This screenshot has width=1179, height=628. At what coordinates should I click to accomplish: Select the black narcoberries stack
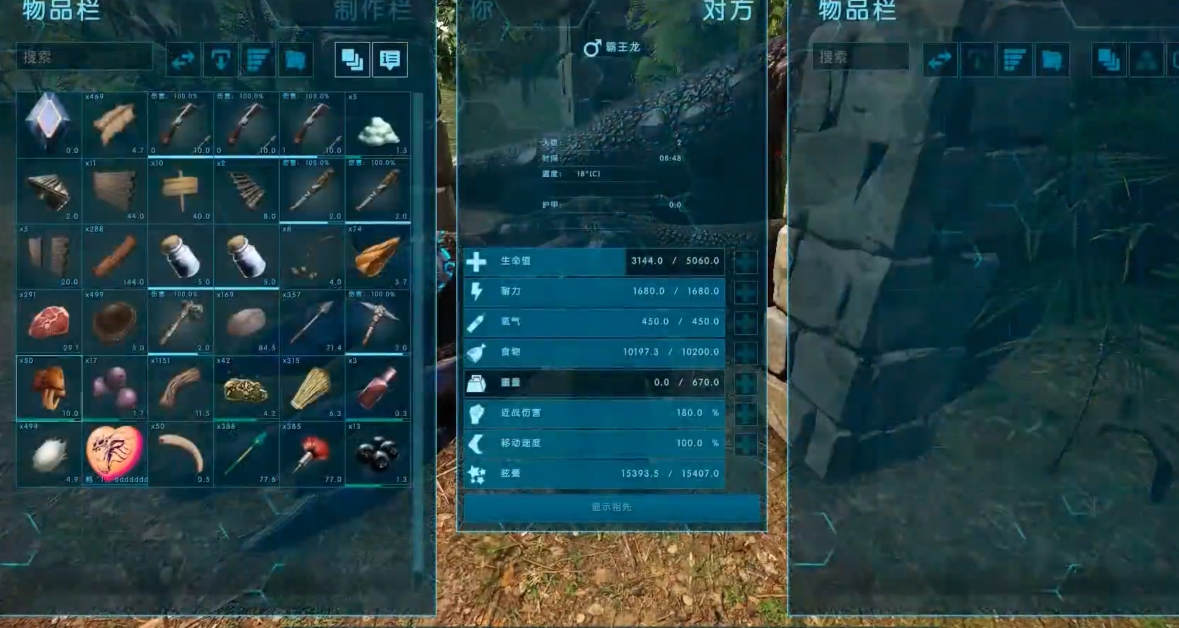tap(378, 453)
